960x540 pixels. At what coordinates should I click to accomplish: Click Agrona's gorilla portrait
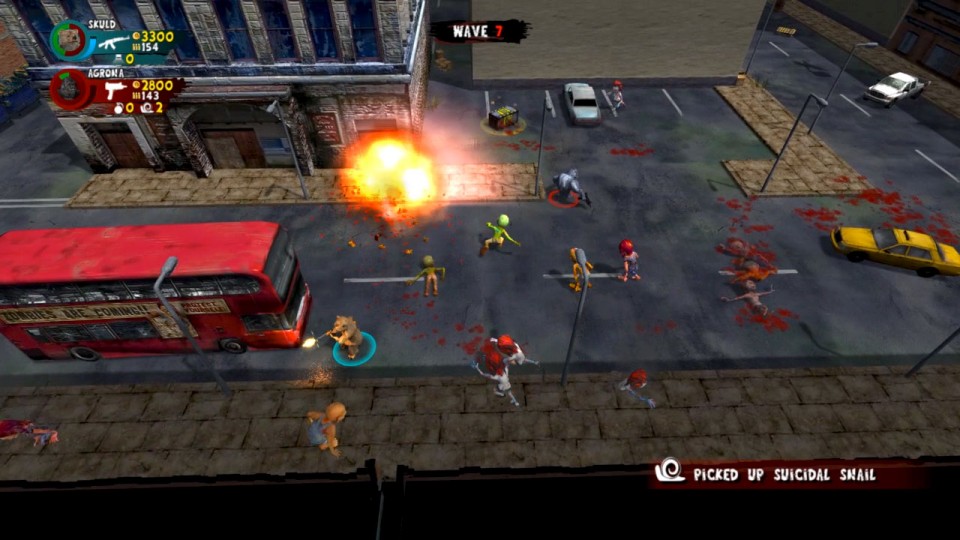[70, 90]
